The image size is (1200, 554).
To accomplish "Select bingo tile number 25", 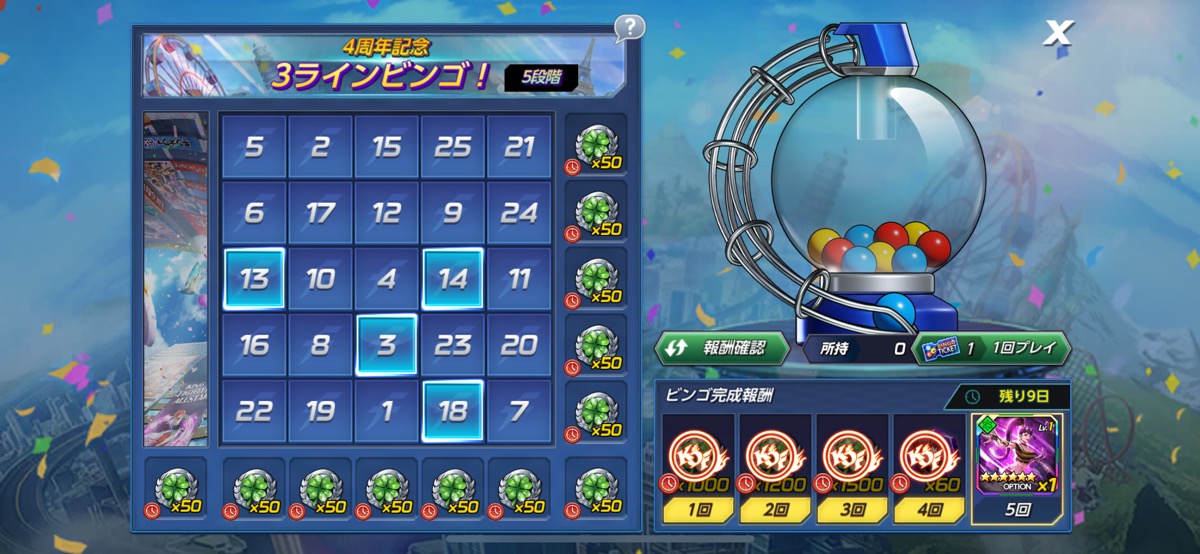I will click(453, 147).
